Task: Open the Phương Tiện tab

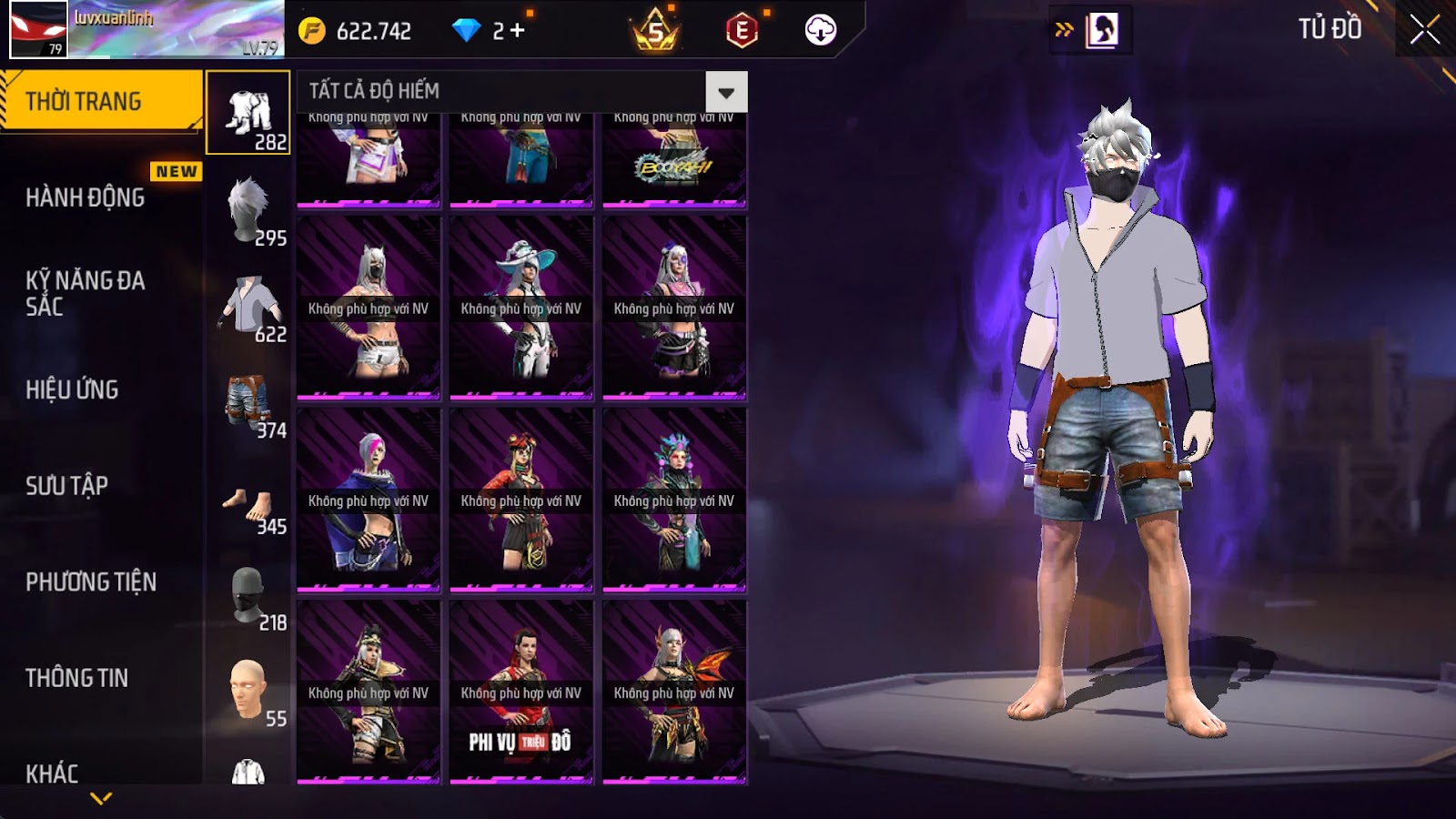Action: [91, 581]
